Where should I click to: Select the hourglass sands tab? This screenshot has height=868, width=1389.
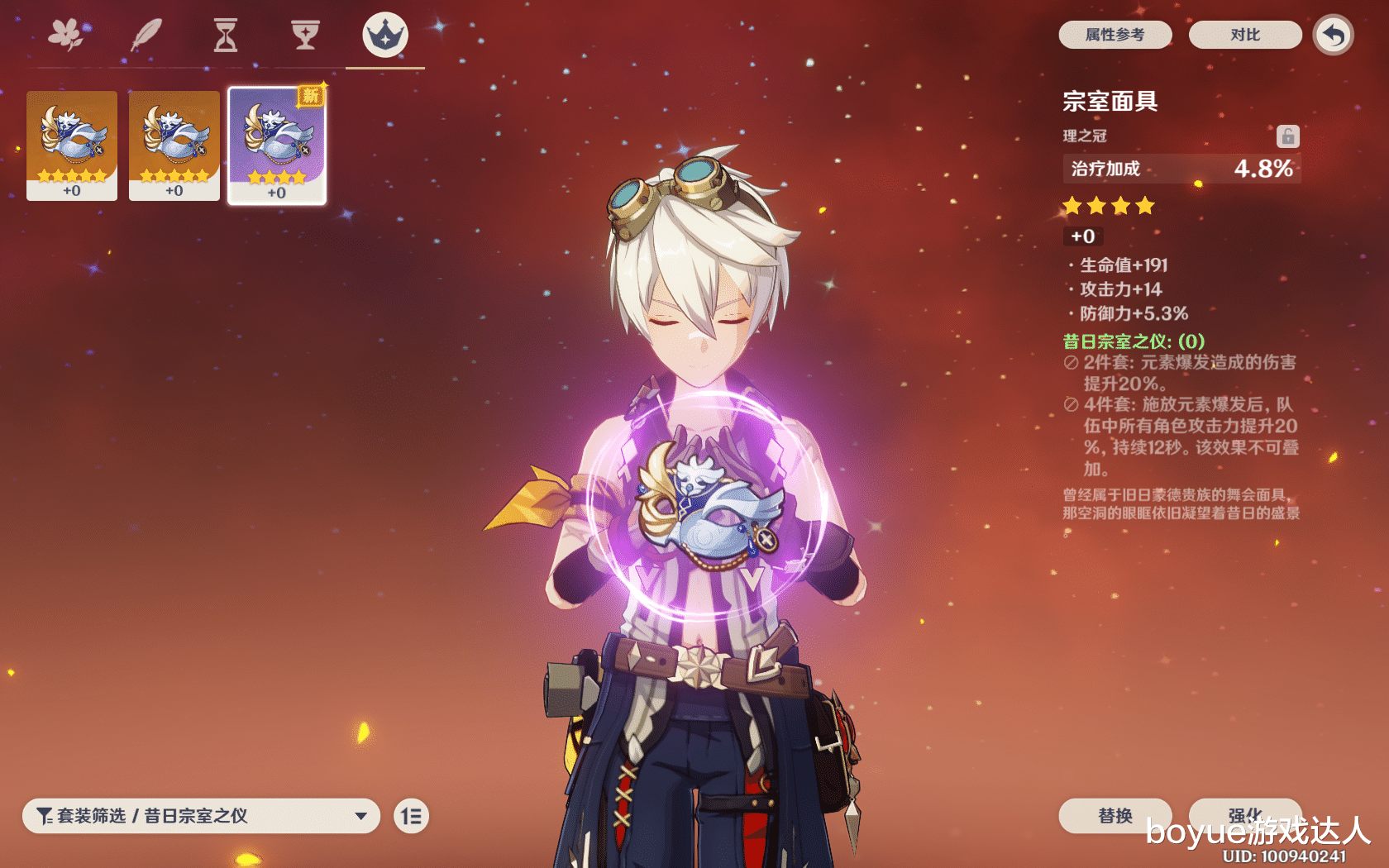coord(225,36)
